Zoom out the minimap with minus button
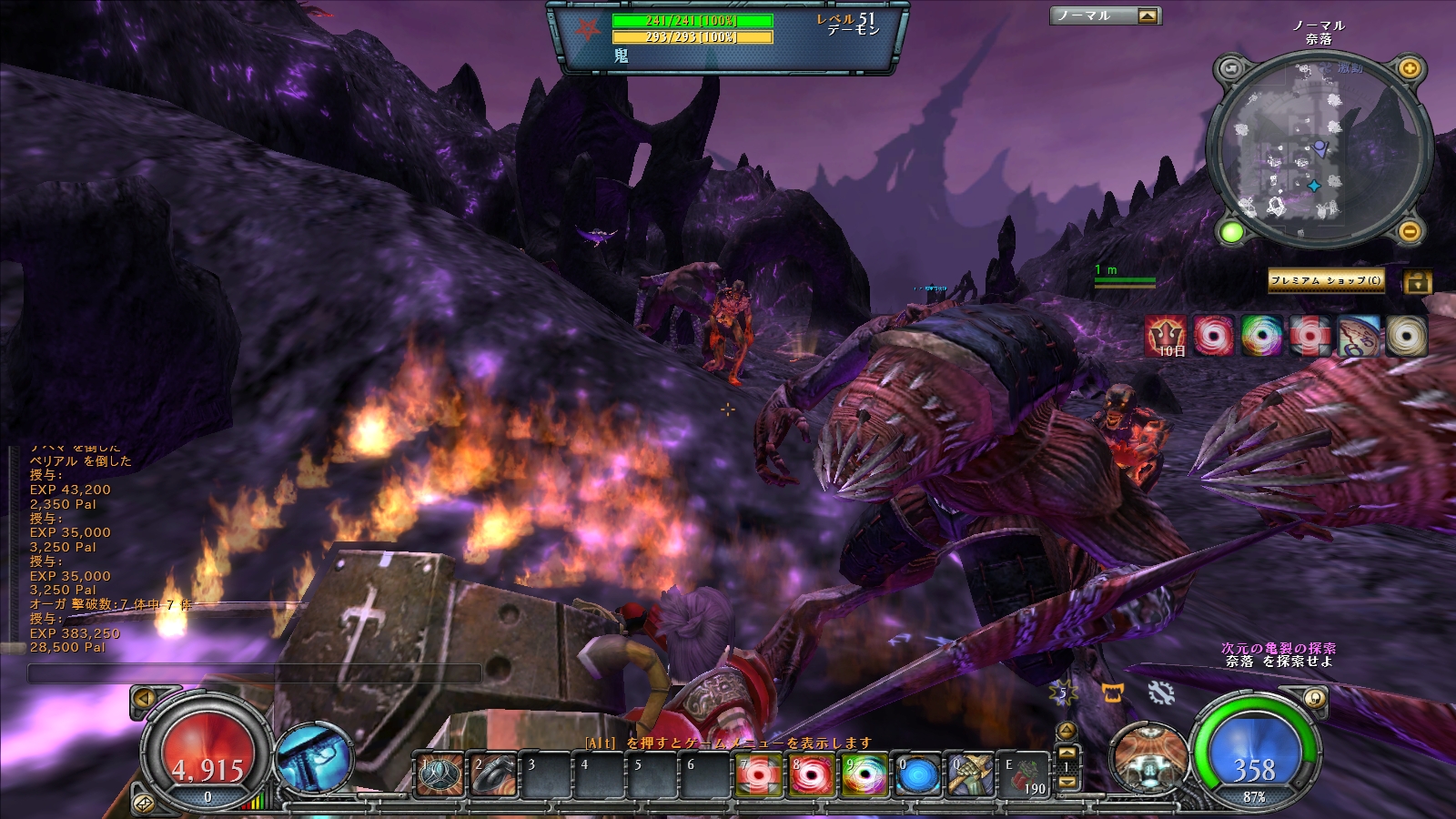The width and height of the screenshot is (1456, 819). click(1409, 232)
